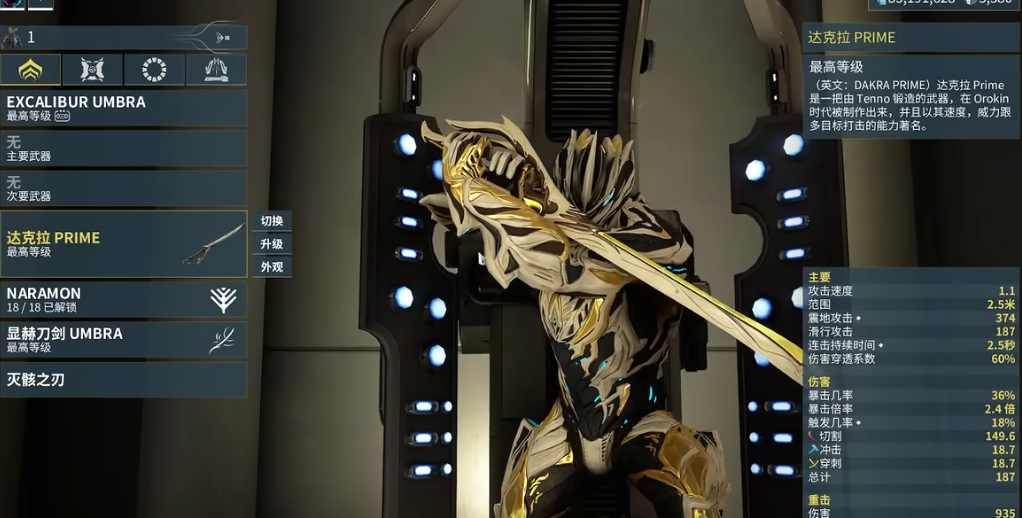Select the 灭骸之刃 slot

(123, 380)
